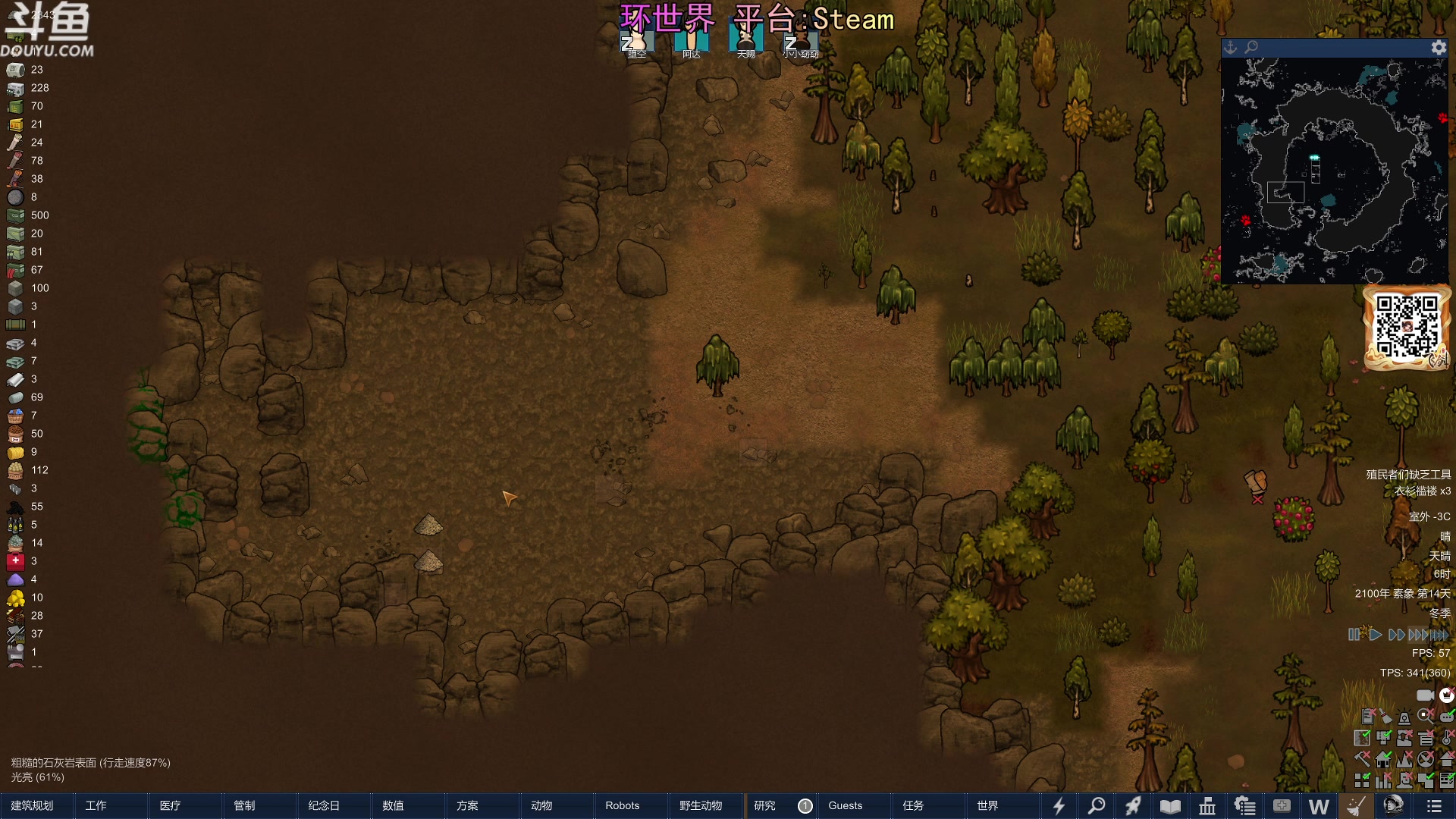Switch to the 医疗 medical tab
Screen dimensions: 1456x819
click(171, 805)
